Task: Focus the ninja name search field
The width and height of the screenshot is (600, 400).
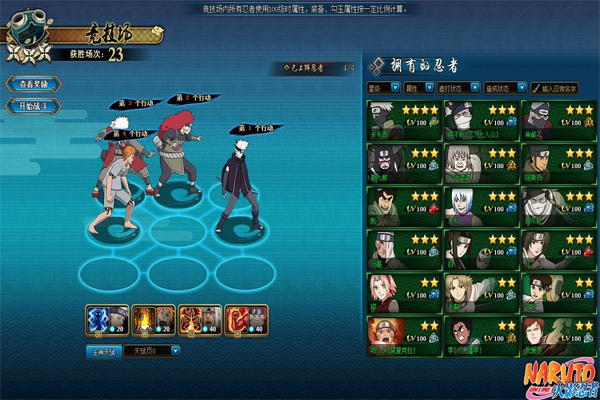Action: click(x=562, y=88)
